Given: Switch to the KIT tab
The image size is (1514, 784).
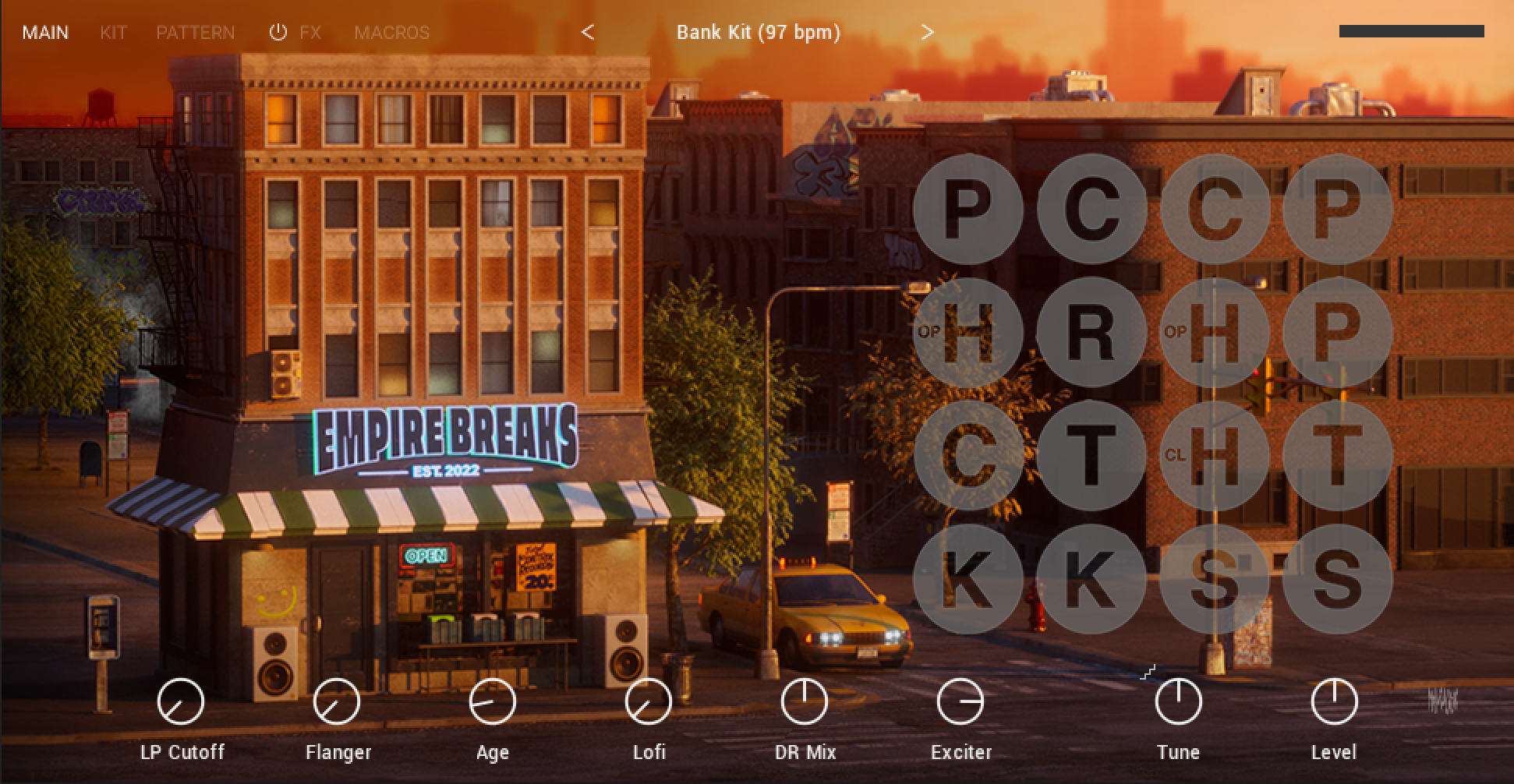Looking at the screenshot, I should coord(113,33).
